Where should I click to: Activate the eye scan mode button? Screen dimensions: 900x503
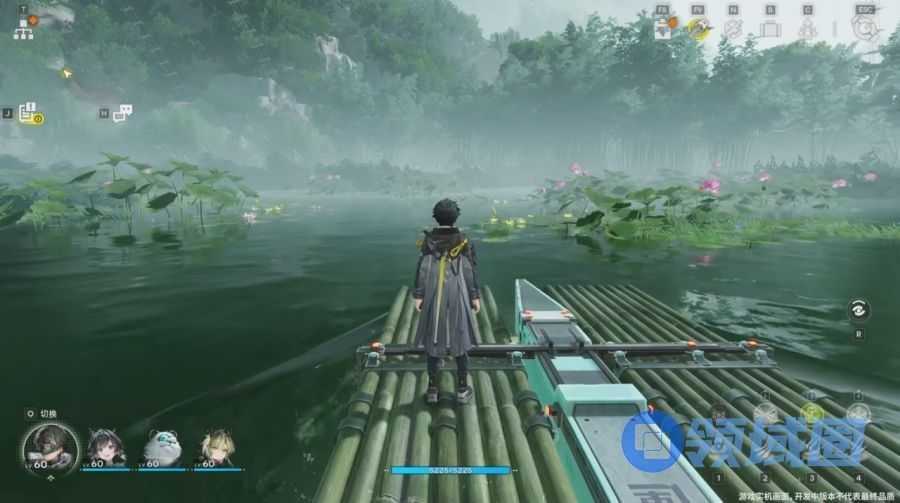coord(859,310)
